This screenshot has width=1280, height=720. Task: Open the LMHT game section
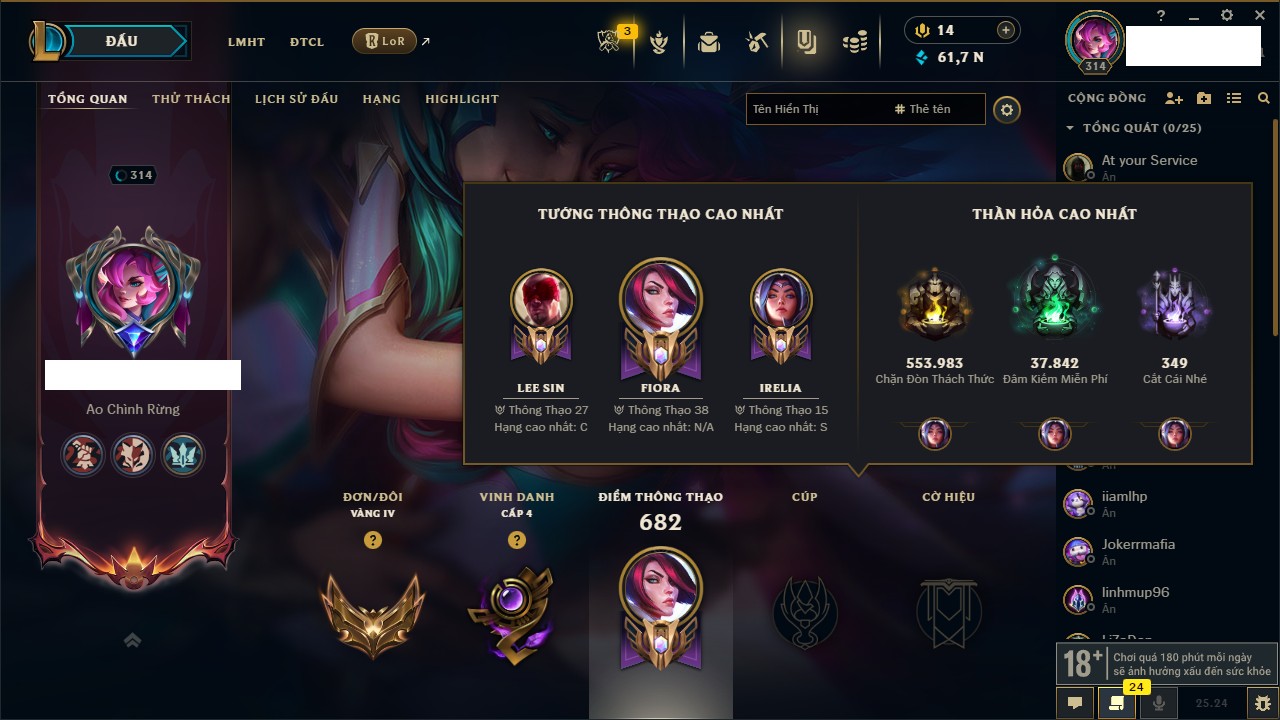[x=246, y=42]
